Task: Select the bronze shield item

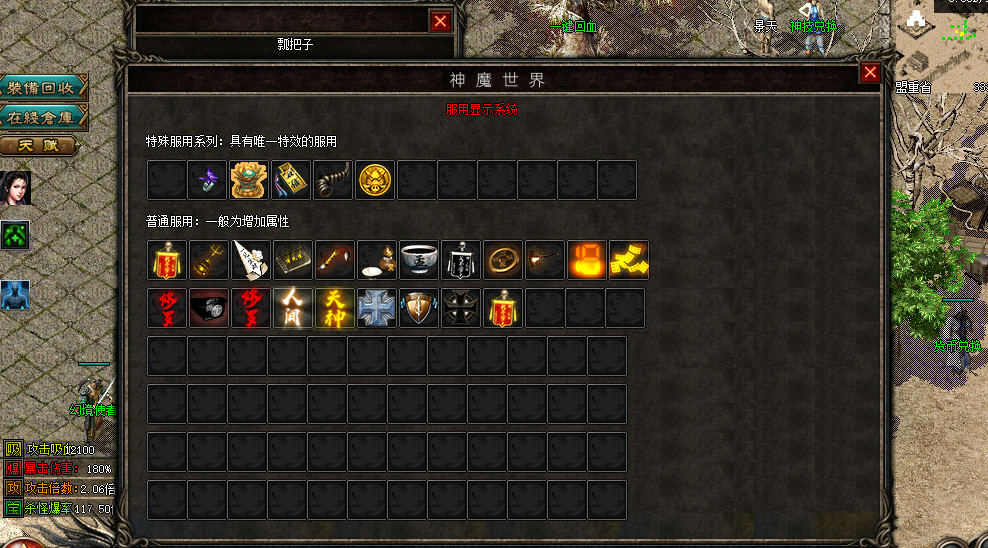Action: (x=419, y=308)
